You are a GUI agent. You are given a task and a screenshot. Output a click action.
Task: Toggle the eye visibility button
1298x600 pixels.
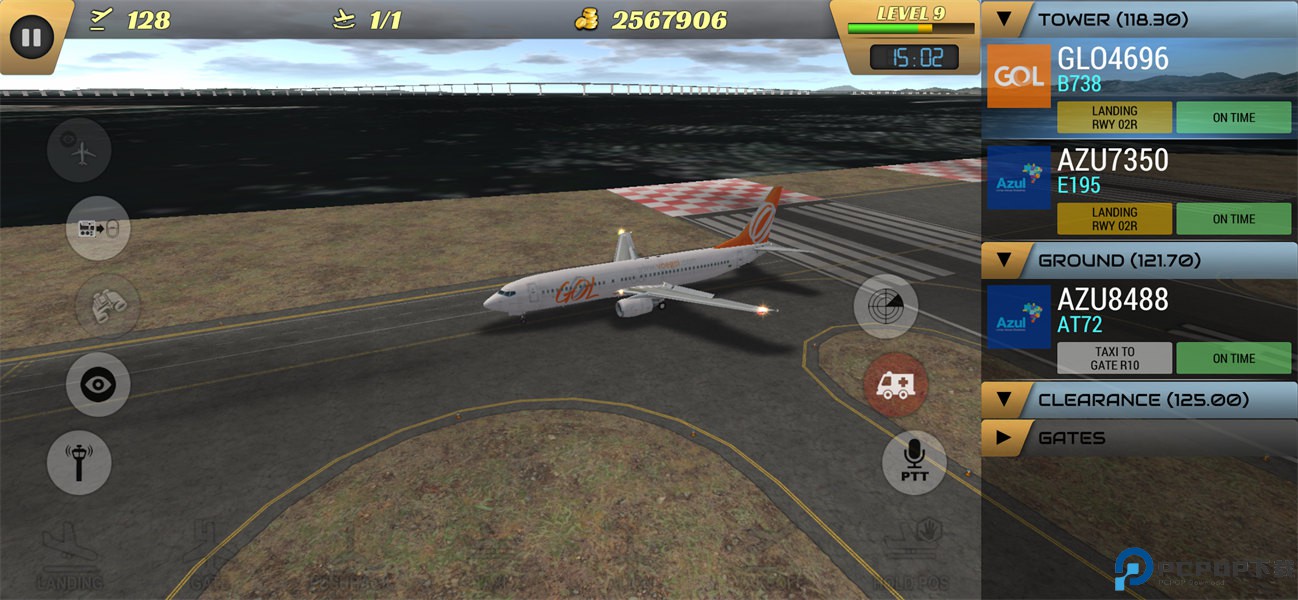[x=98, y=385]
